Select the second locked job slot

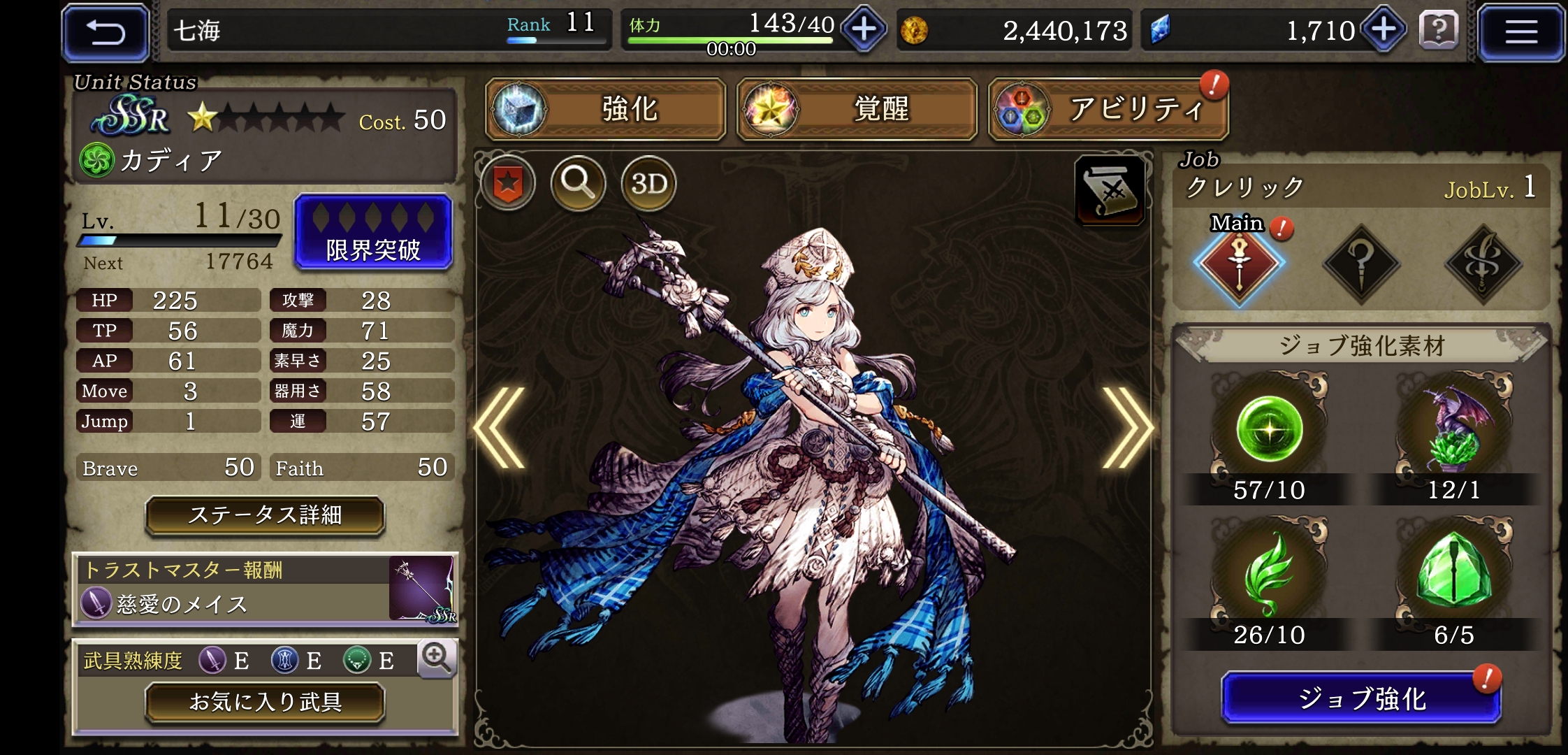[1363, 266]
